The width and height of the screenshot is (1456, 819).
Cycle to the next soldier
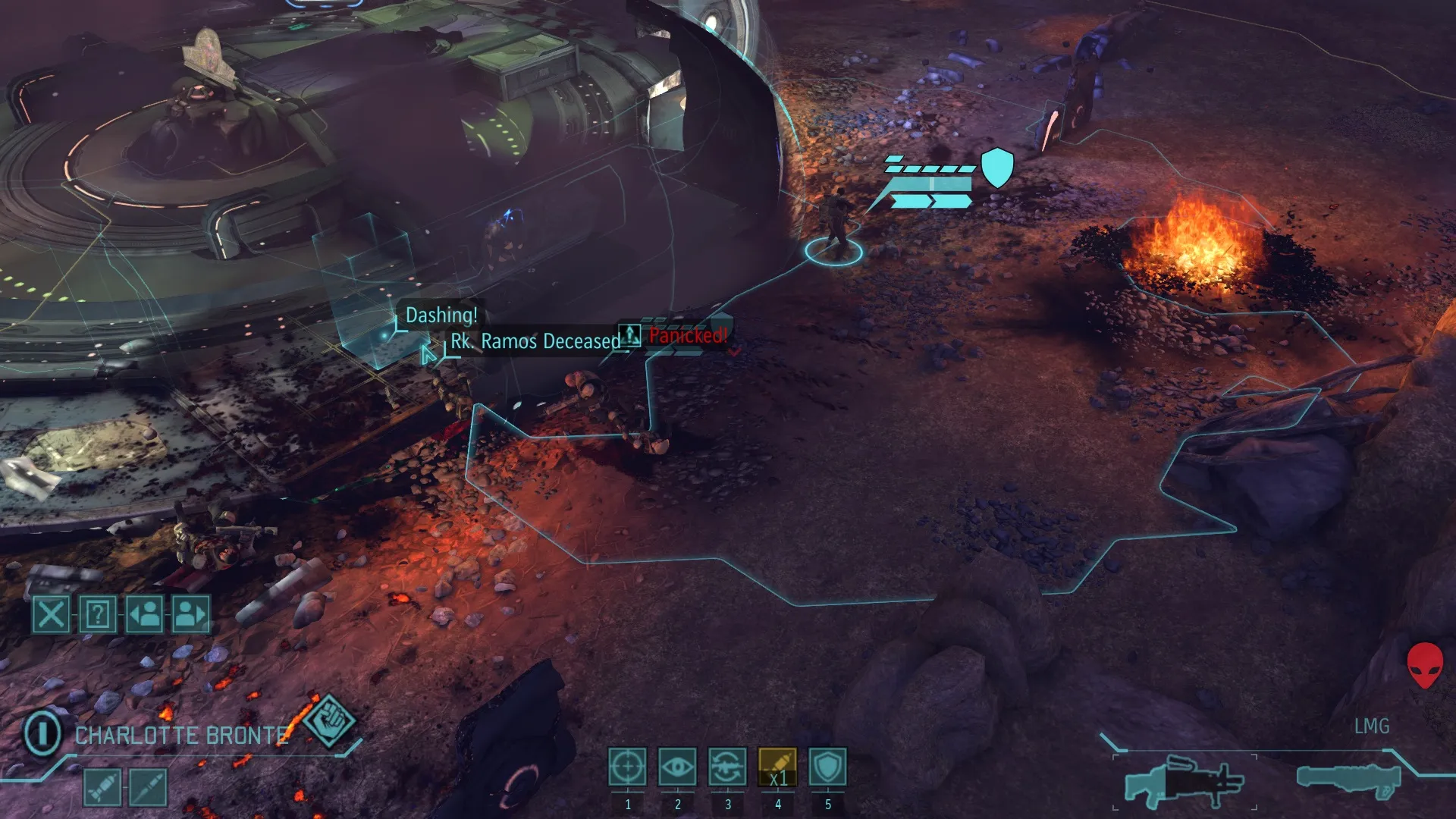click(191, 613)
